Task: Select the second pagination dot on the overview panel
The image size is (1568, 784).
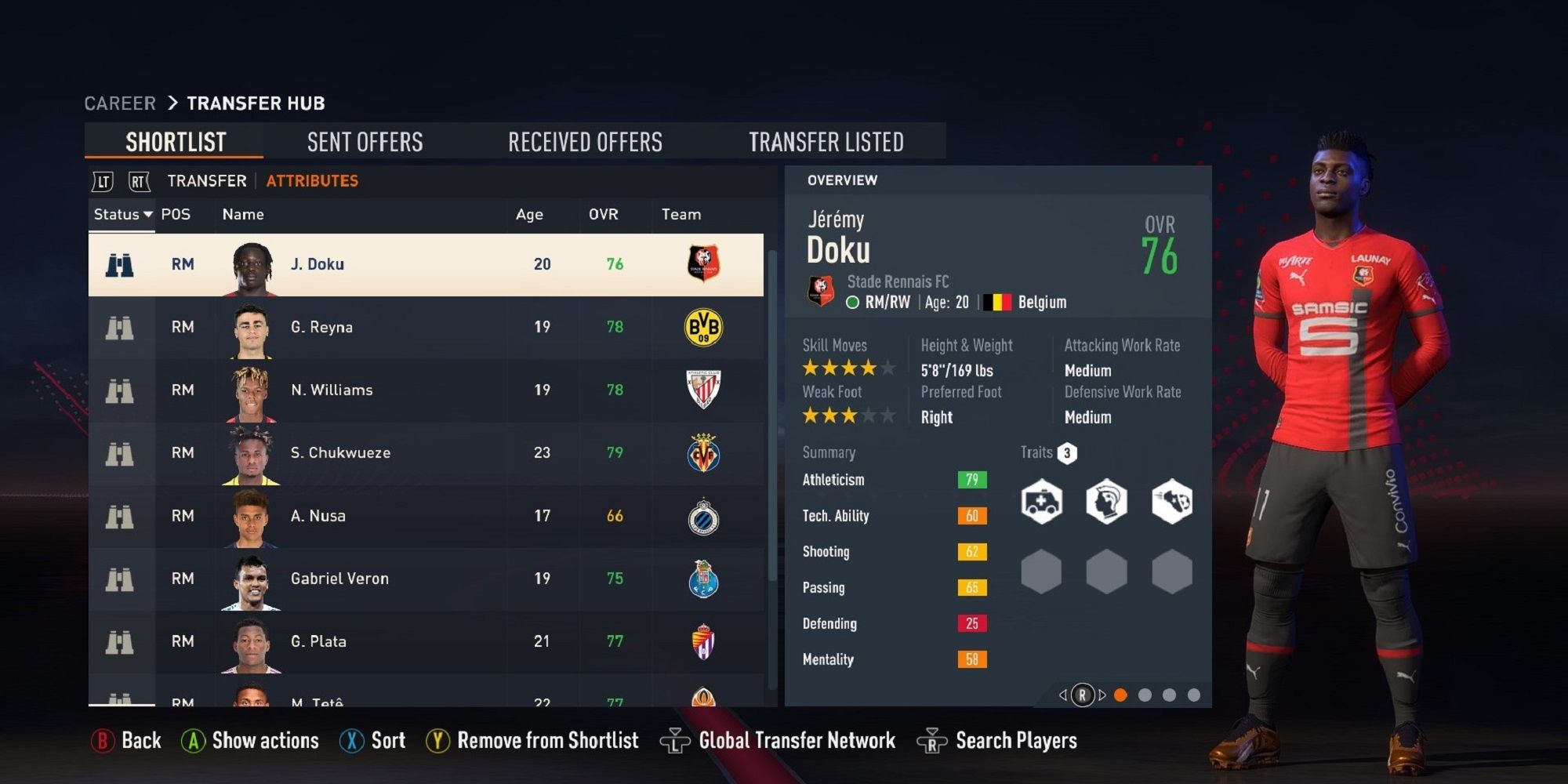Action: click(x=1145, y=695)
